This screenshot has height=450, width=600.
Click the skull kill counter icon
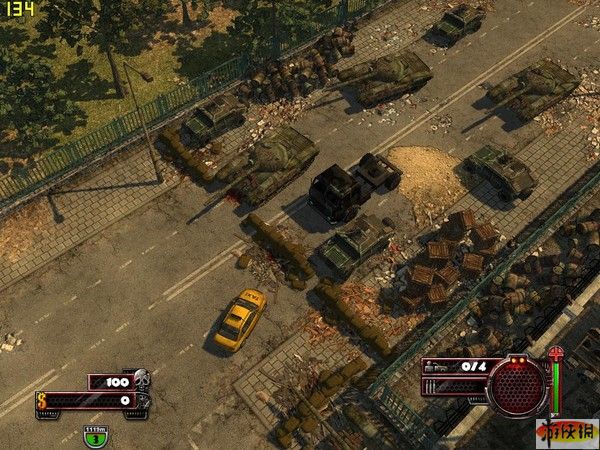click(x=141, y=378)
